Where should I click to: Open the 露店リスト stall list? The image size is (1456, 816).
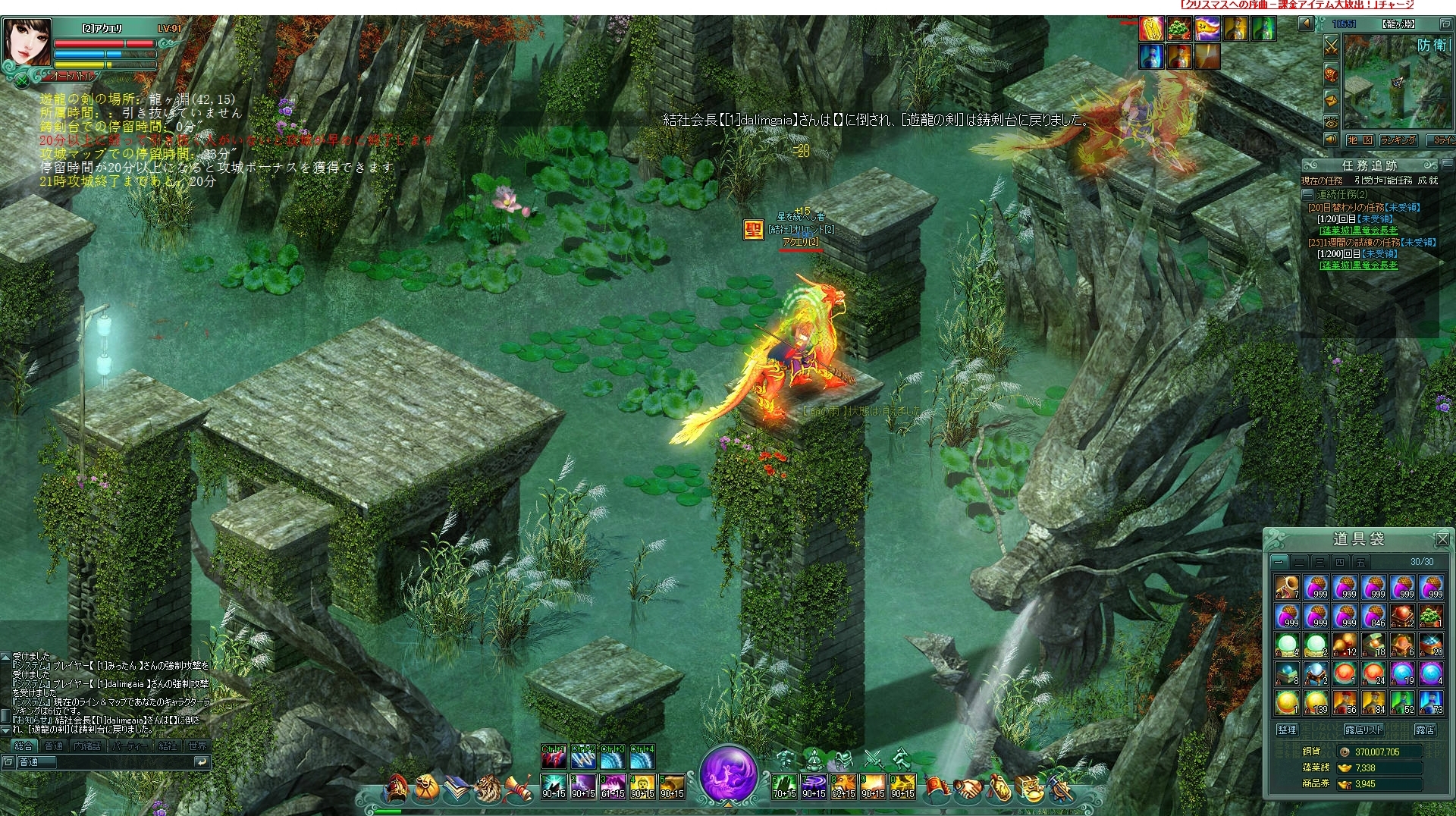coord(1363,730)
